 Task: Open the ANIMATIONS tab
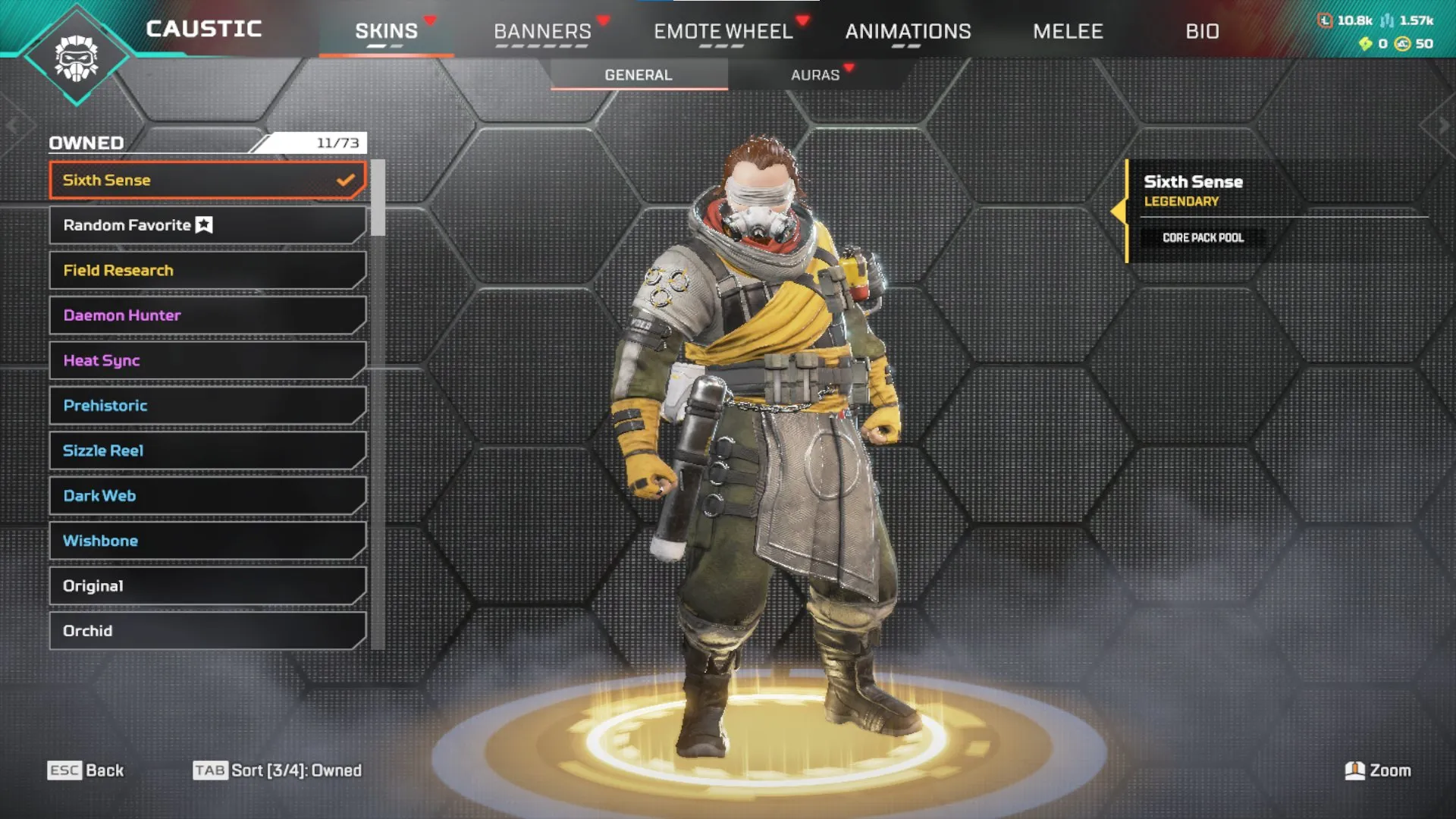click(908, 31)
